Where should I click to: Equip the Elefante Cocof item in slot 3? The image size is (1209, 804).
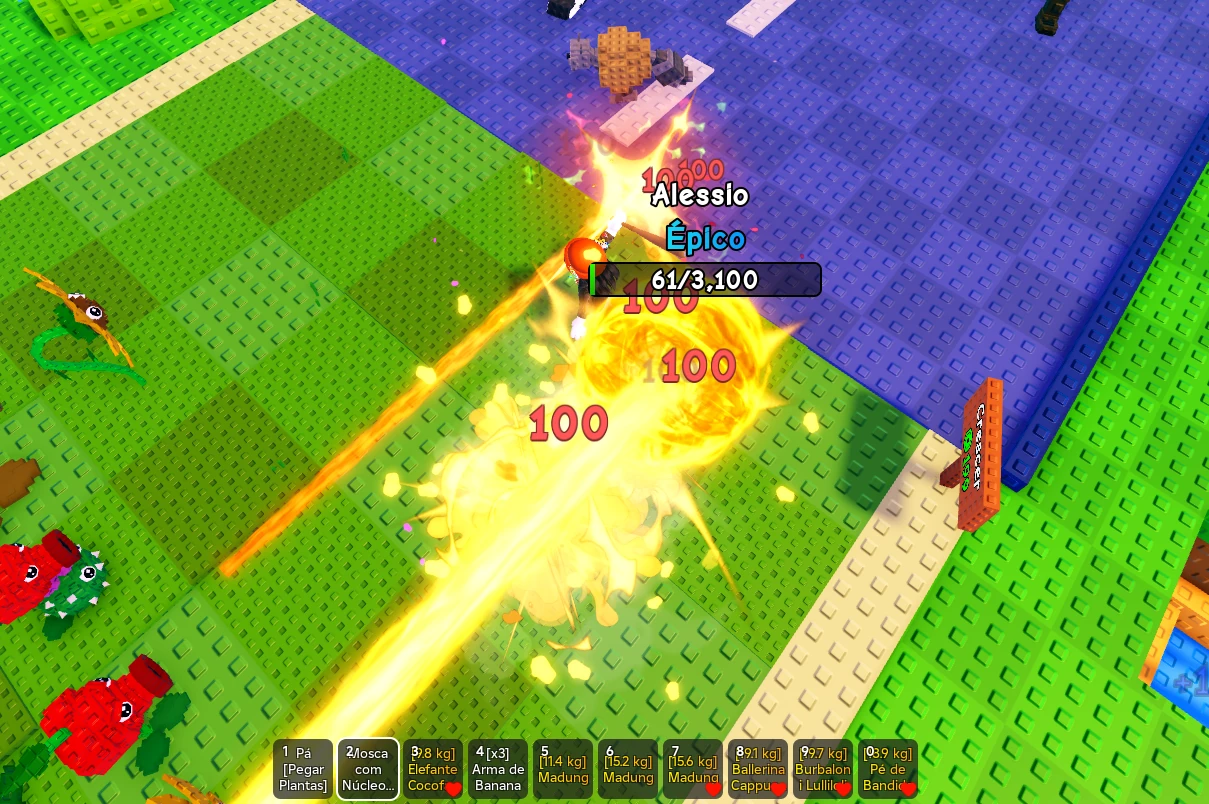click(433, 769)
